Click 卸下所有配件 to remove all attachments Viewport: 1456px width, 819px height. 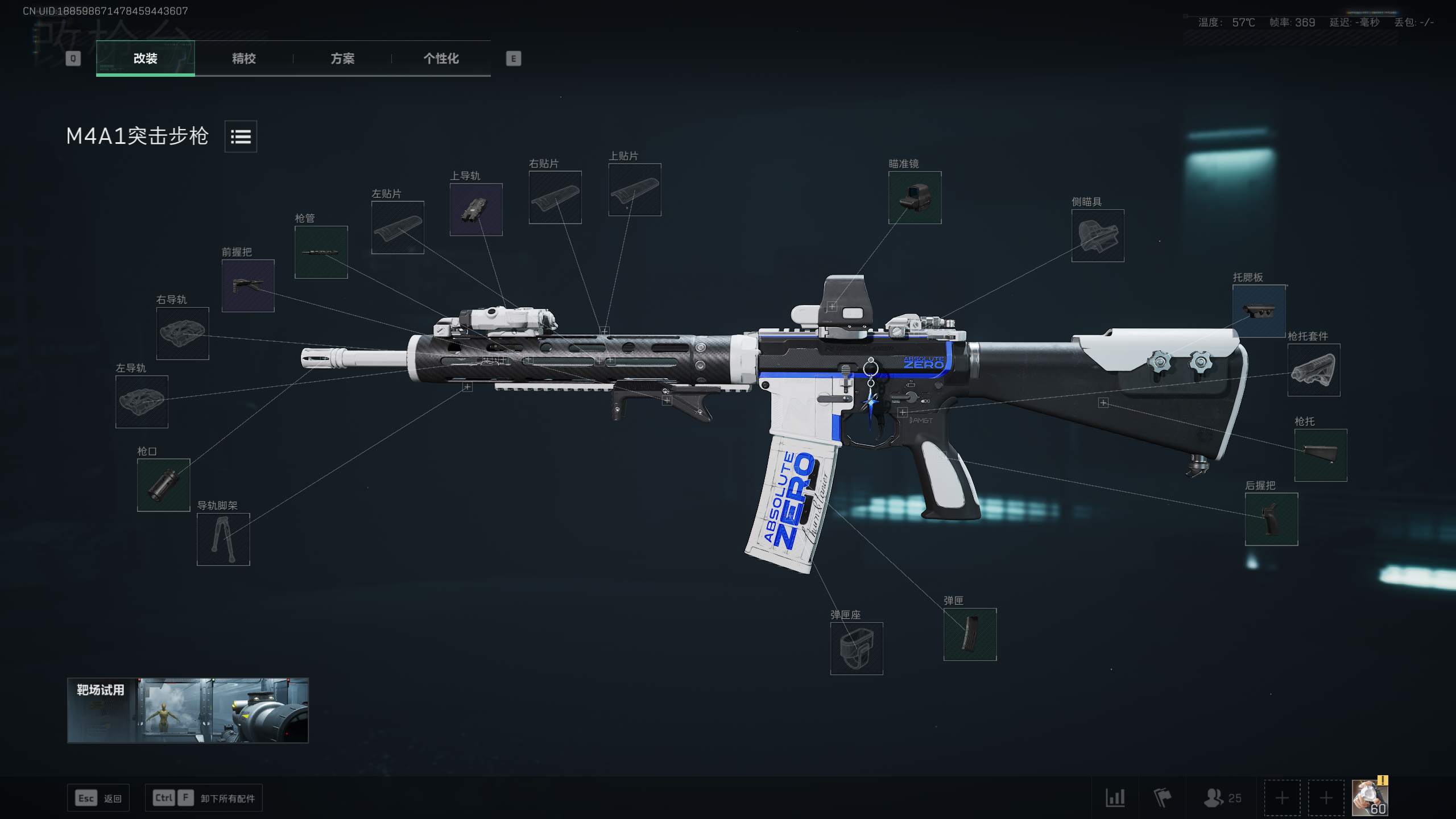[x=202, y=797]
